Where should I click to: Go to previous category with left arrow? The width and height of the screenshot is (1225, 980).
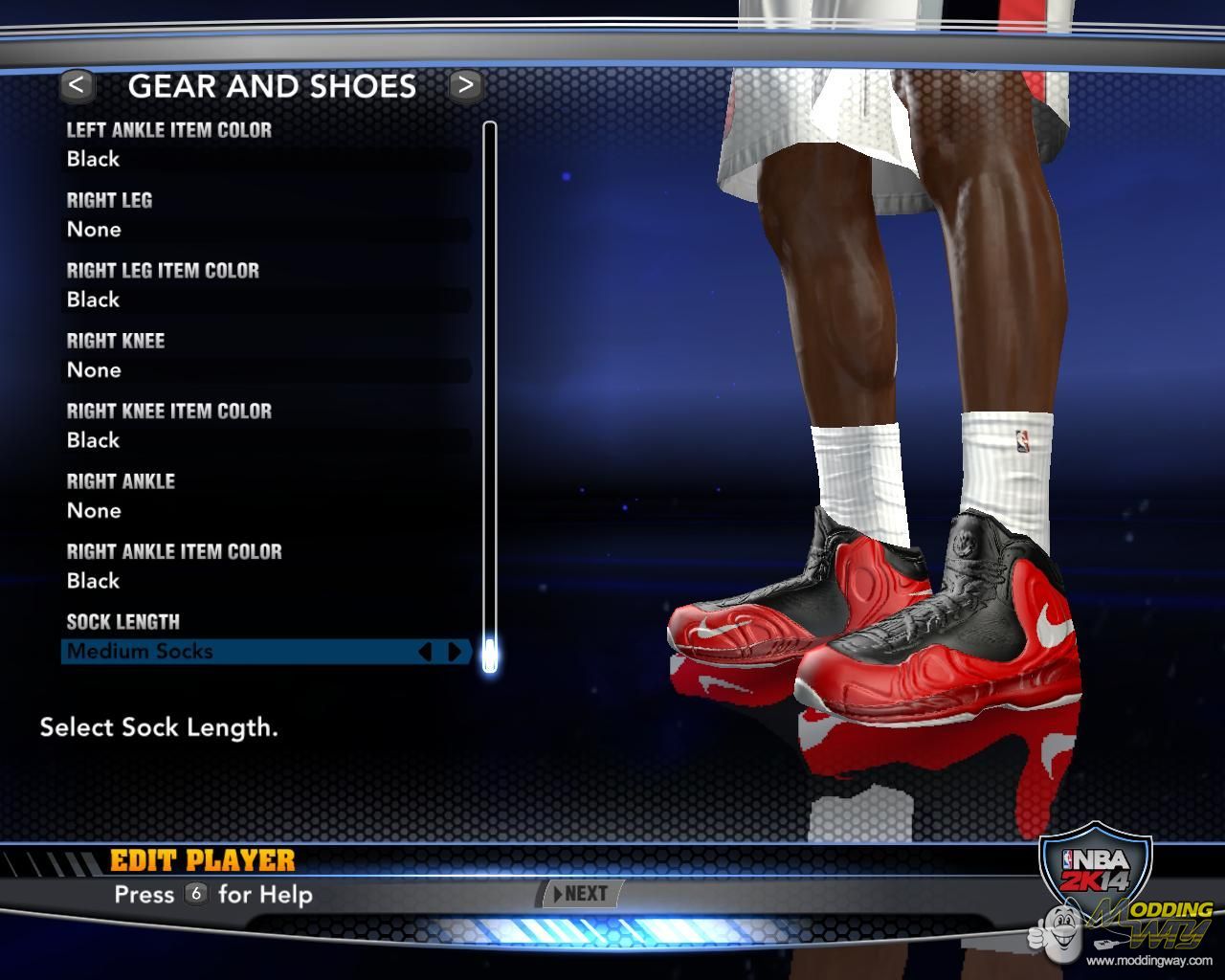pos(77,86)
